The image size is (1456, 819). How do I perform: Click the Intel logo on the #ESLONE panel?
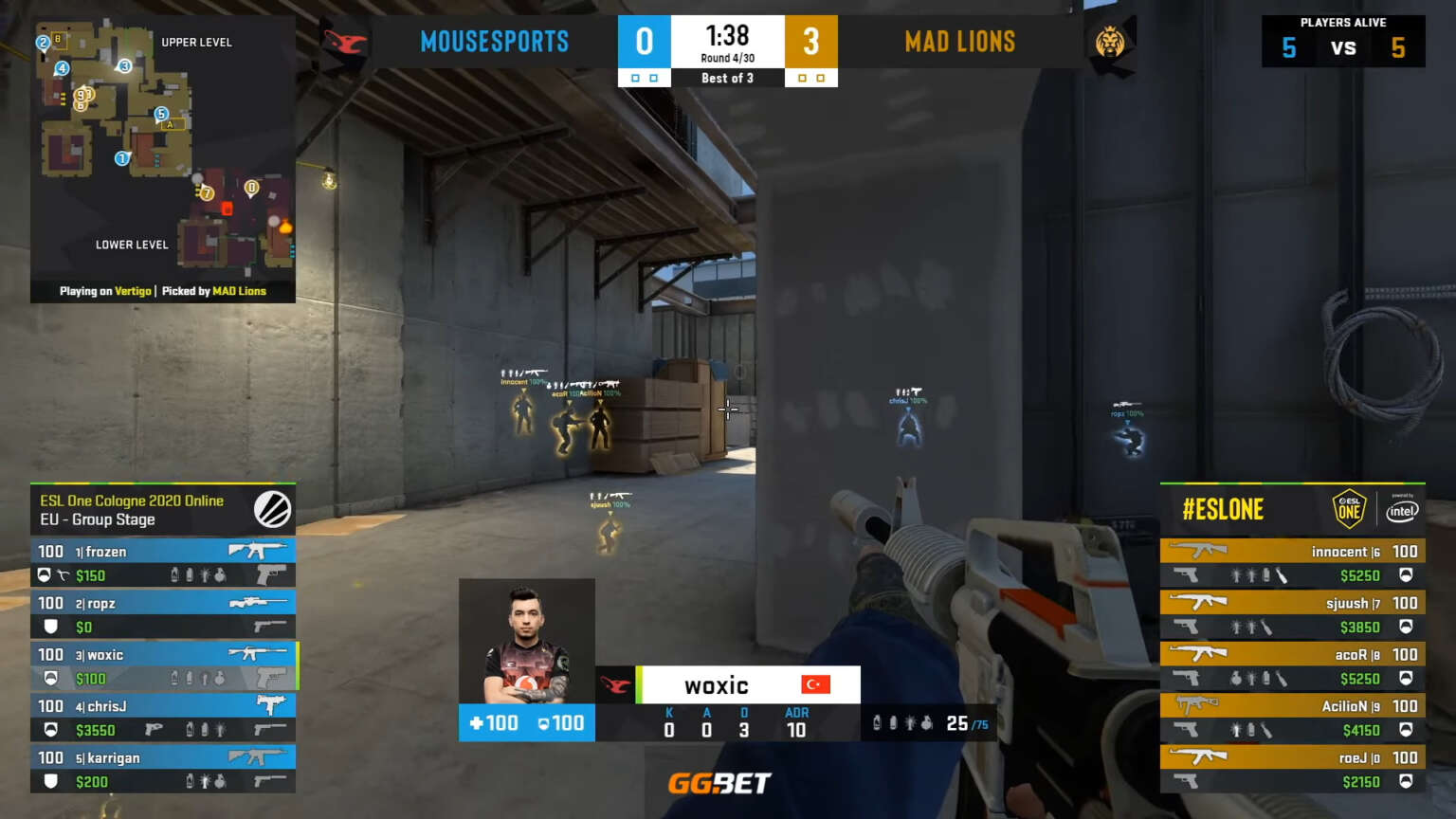coord(1402,510)
